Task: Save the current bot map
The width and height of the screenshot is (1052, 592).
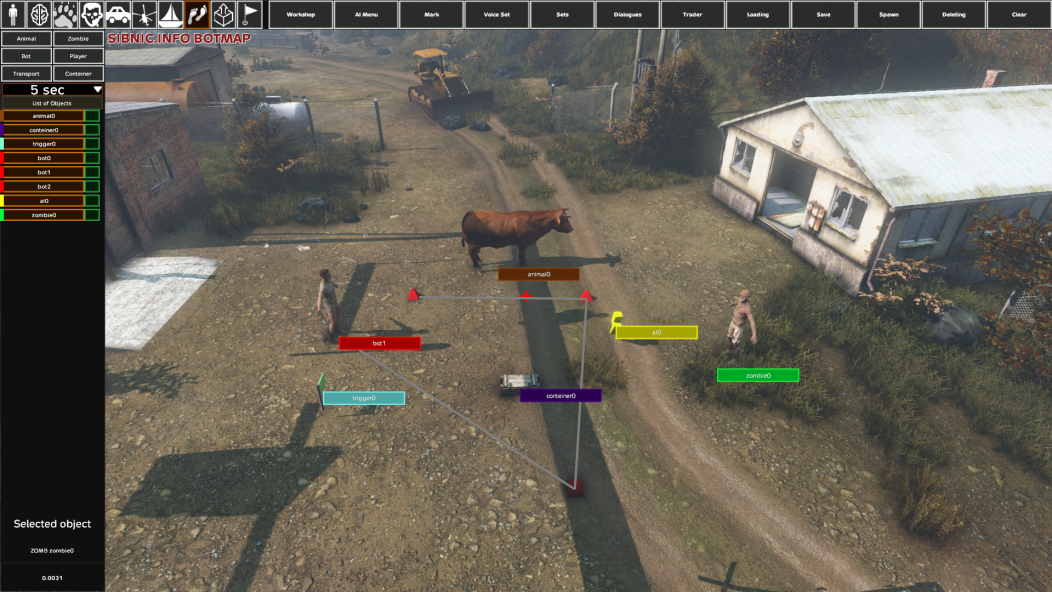Action: pos(823,15)
